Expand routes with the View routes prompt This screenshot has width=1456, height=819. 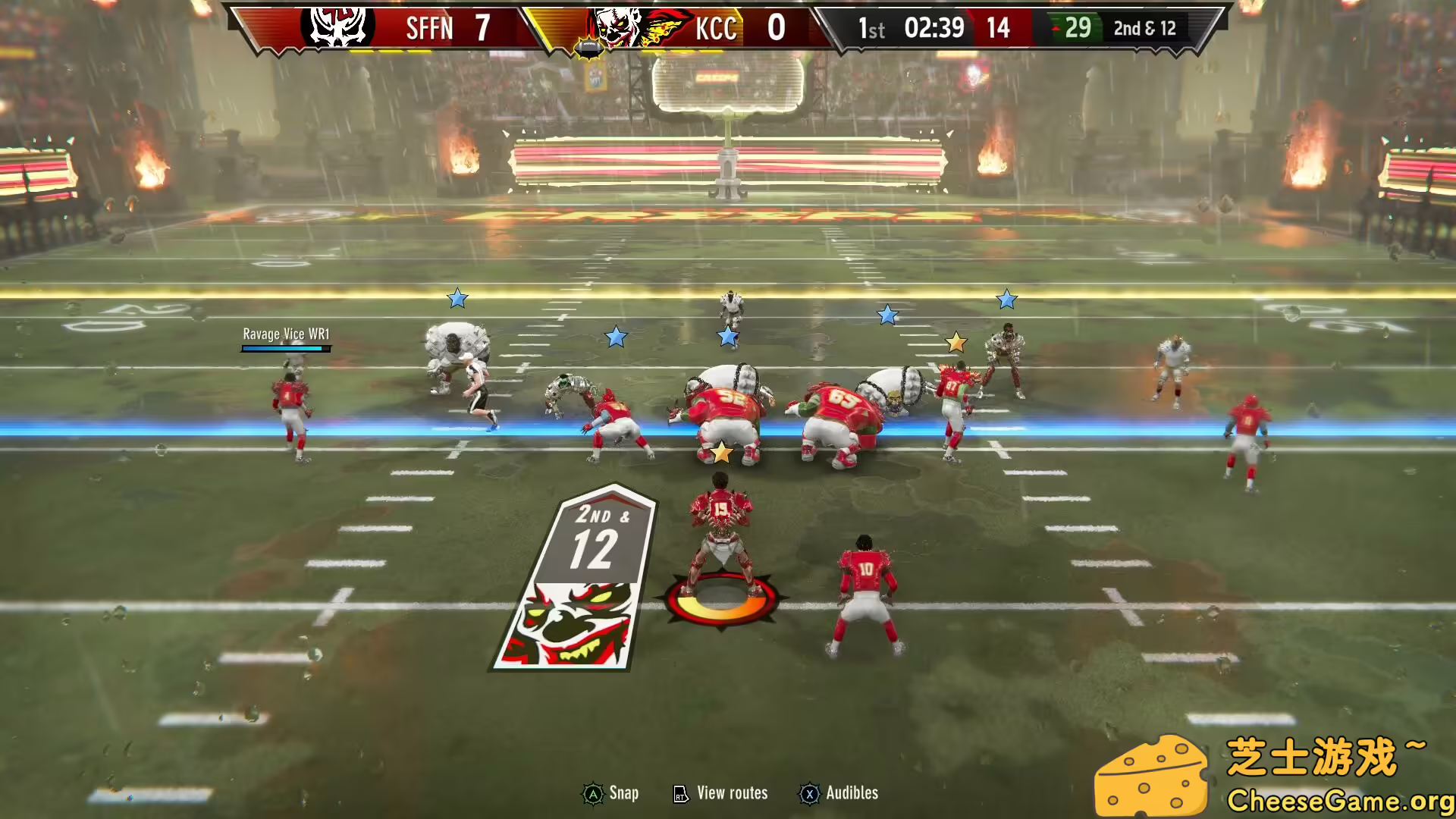coord(730,793)
